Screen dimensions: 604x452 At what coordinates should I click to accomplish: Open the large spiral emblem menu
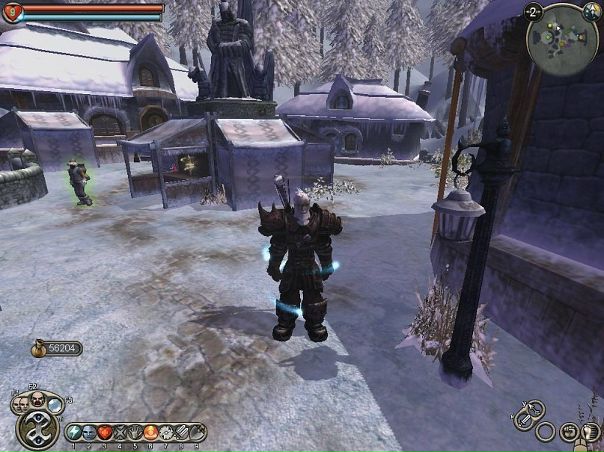(x=36, y=431)
